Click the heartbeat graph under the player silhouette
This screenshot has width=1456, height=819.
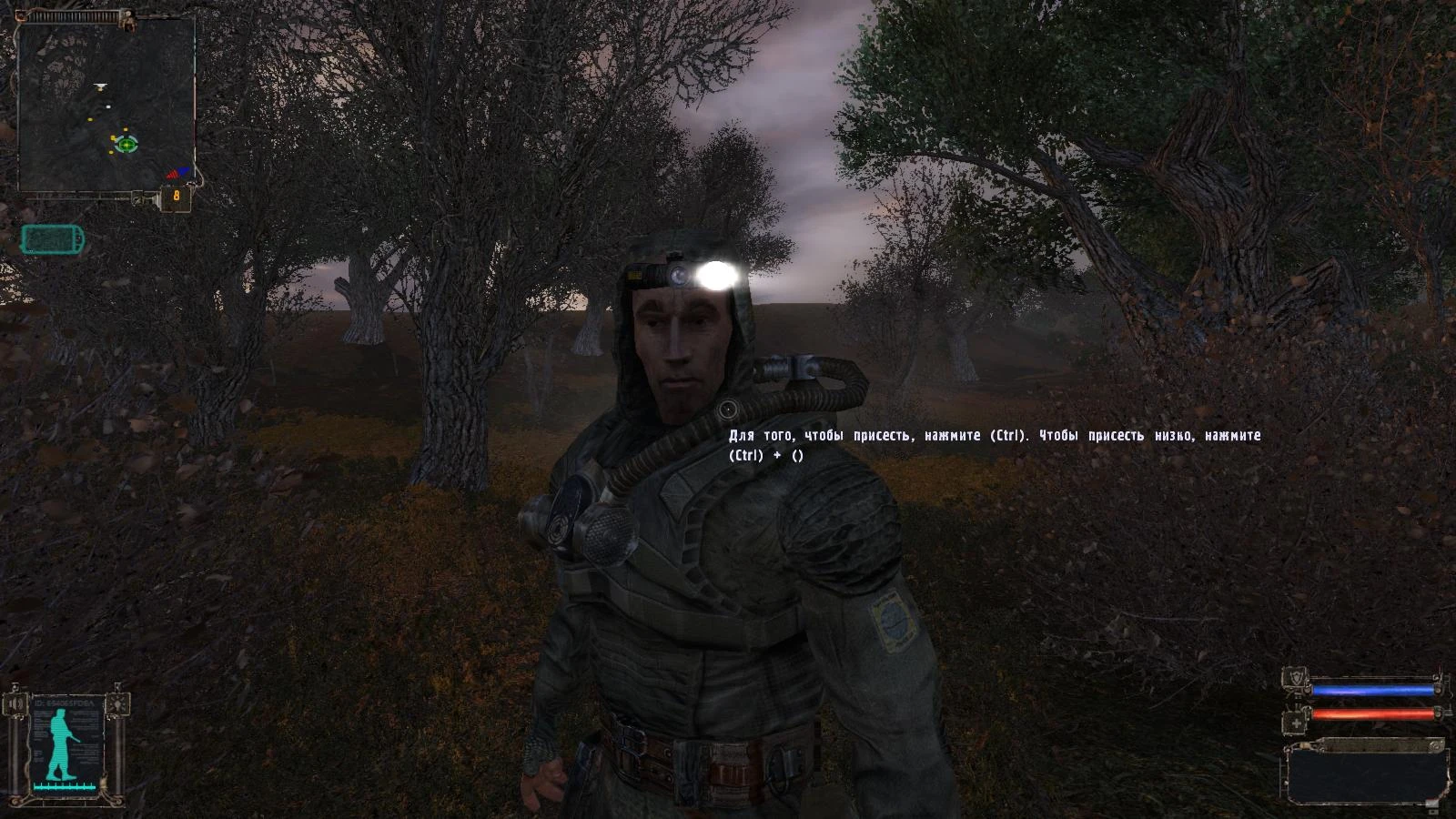tap(64, 785)
